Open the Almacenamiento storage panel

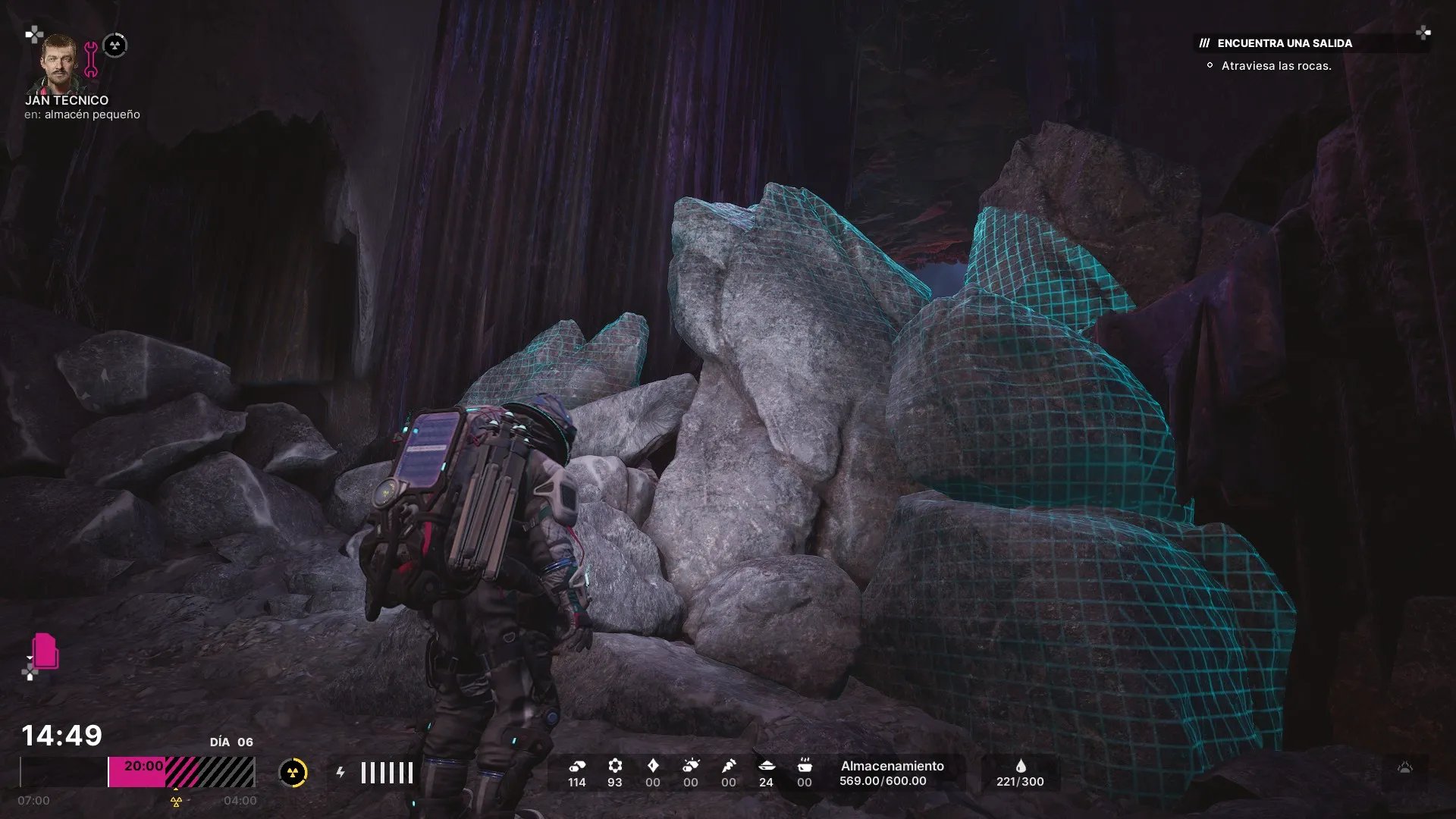pos(892,773)
